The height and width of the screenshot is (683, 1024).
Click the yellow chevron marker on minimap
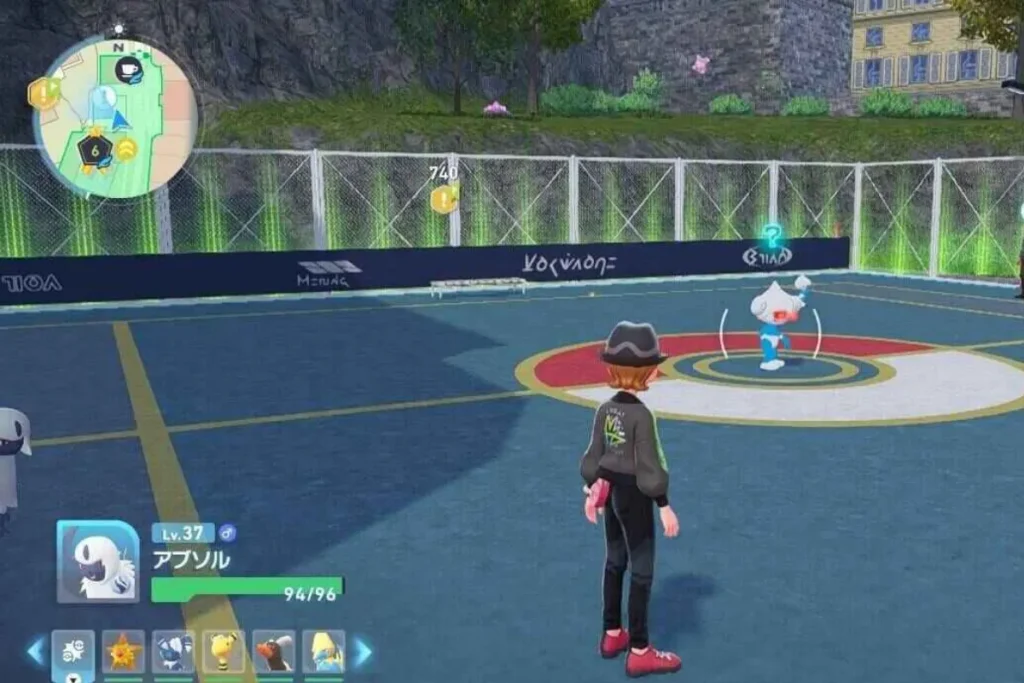pyautogui.click(x=127, y=150)
